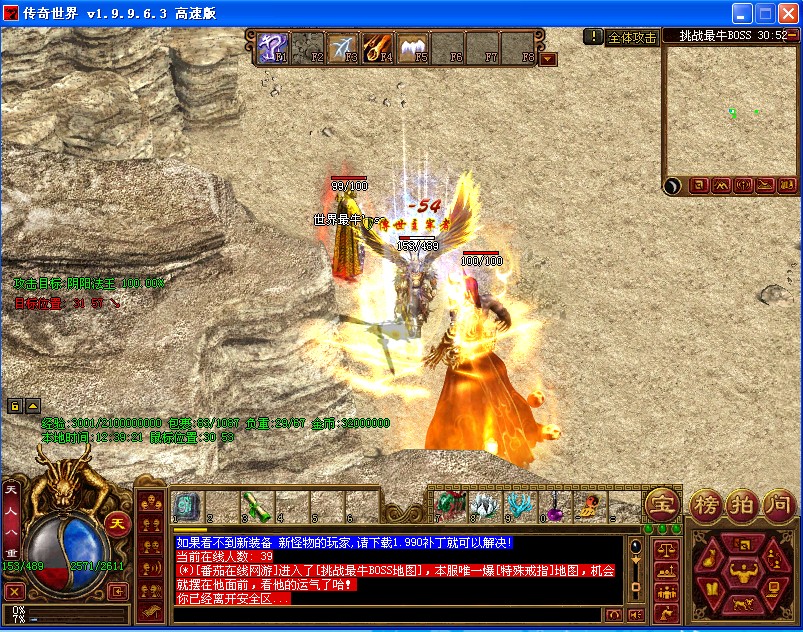Expand the skill bar dropdown arrow
Image resolution: width=803 pixels, height=632 pixels.
coord(547,59)
